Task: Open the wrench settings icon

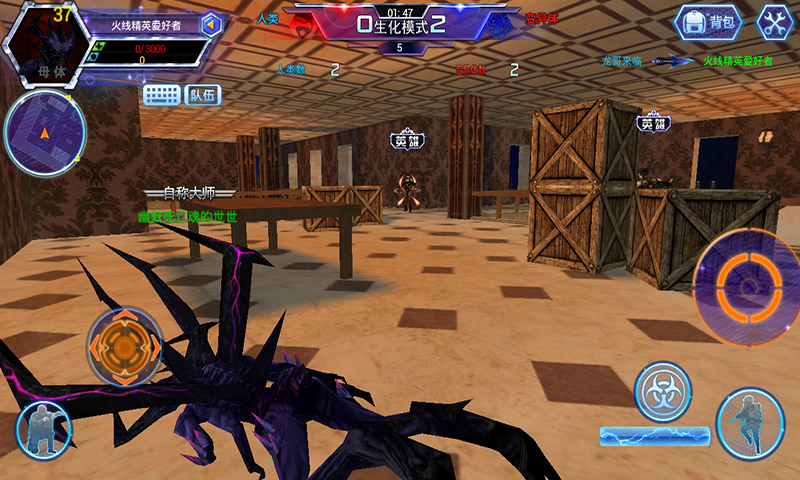Action: click(x=774, y=22)
